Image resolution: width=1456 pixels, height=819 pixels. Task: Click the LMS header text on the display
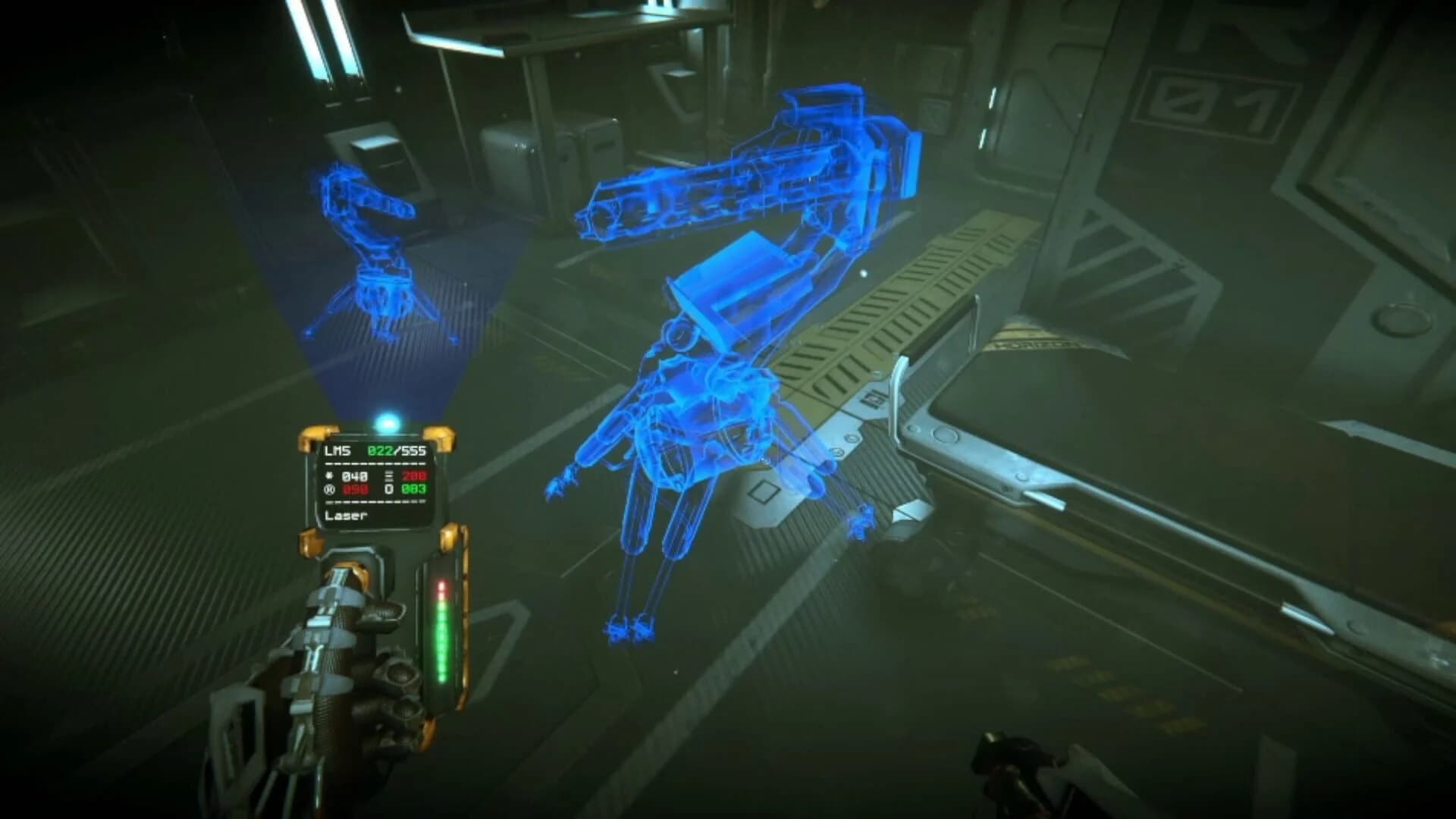[337, 450]
